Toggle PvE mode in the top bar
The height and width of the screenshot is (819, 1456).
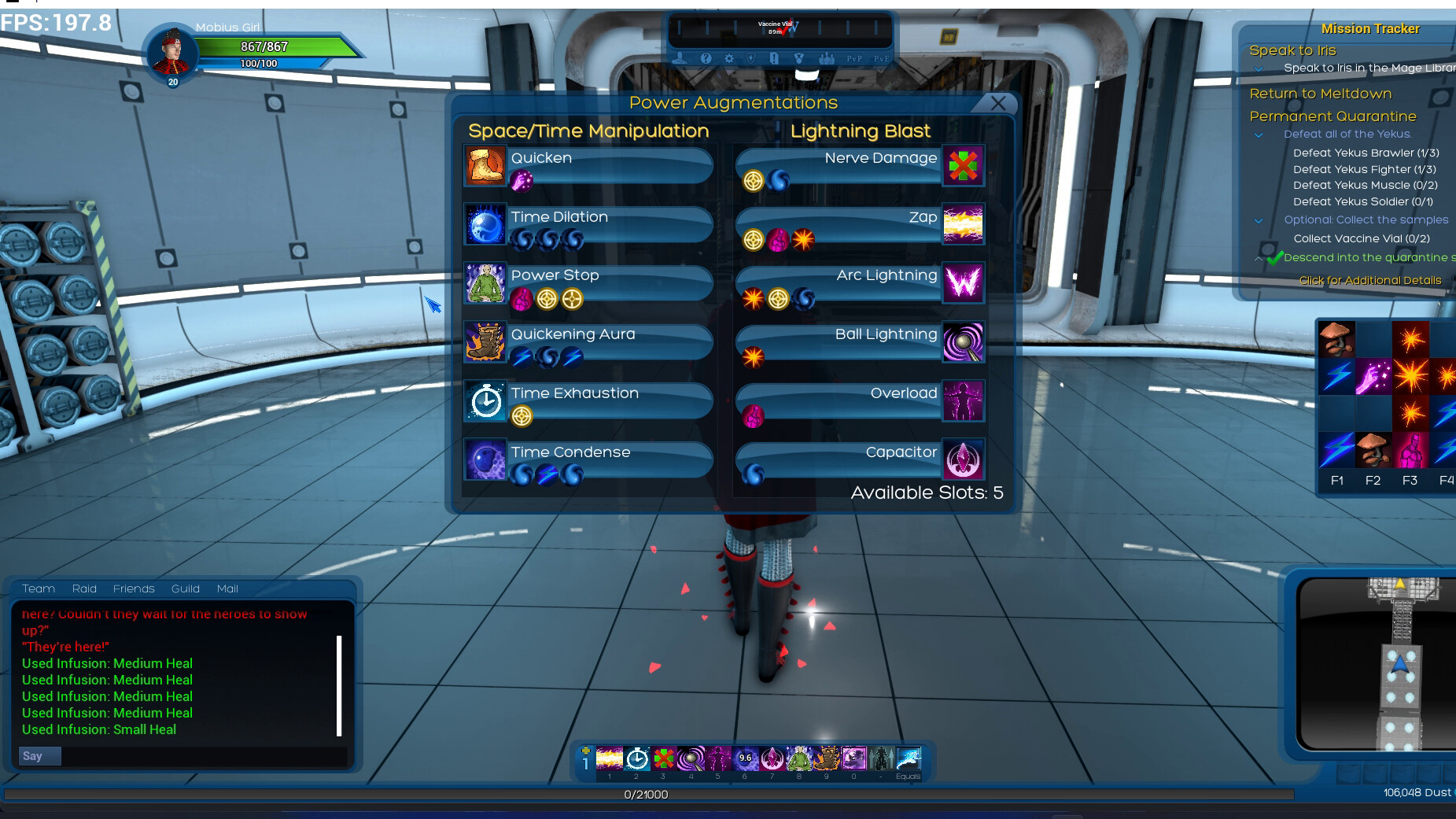click(883, 57)
